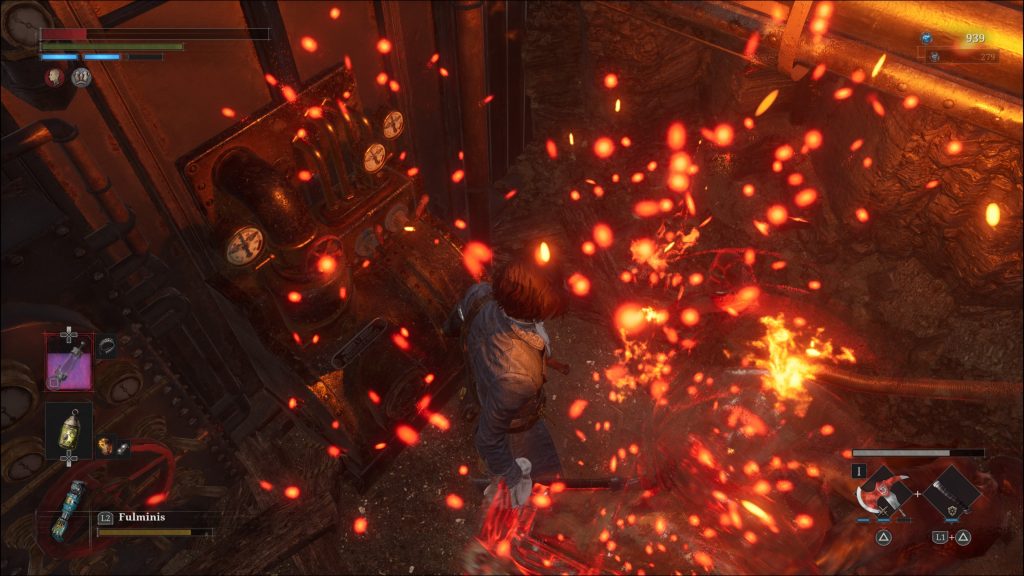Select the yellow lantern belt item

[68, 429]
